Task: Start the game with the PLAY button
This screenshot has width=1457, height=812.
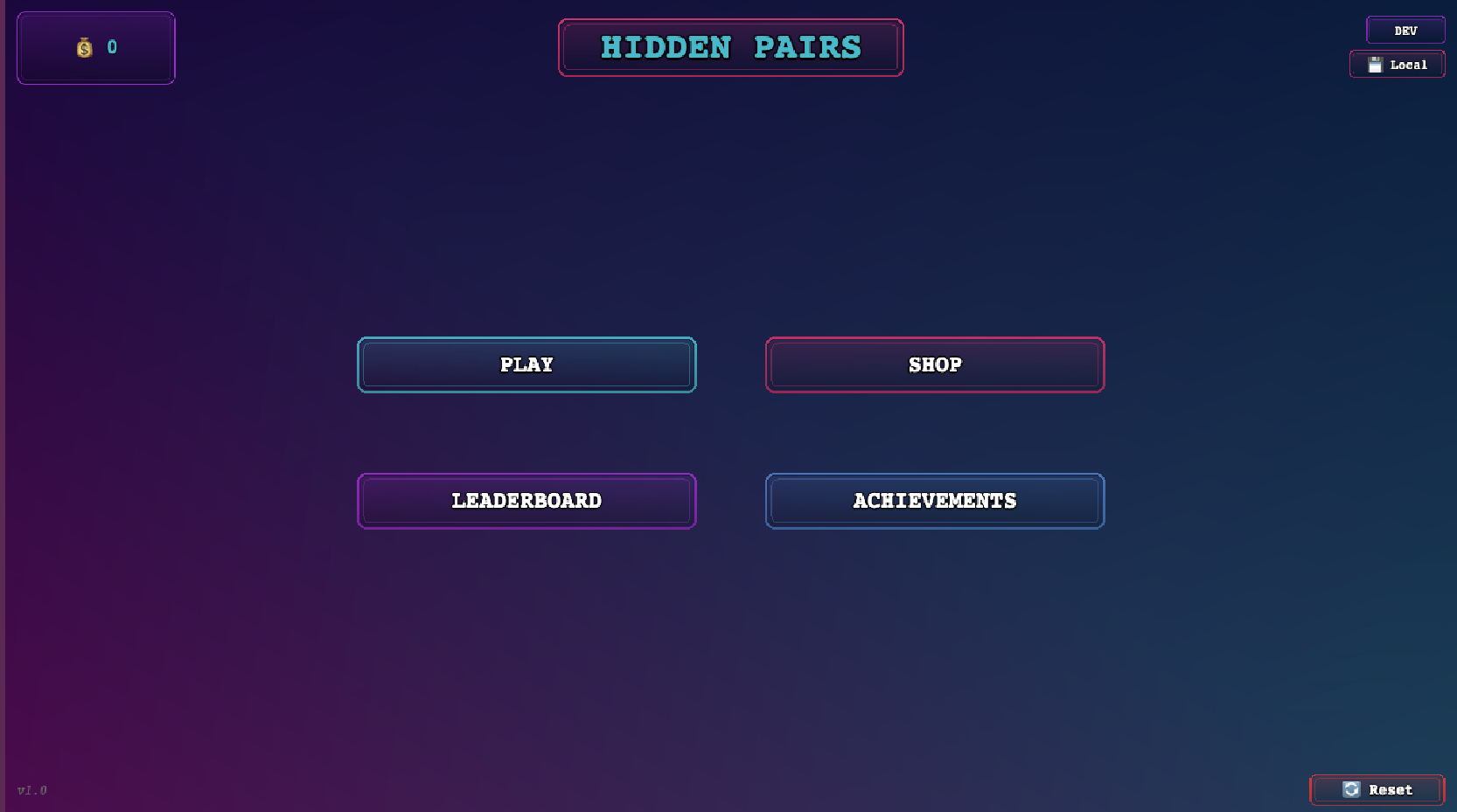Action: click(526, 364)
